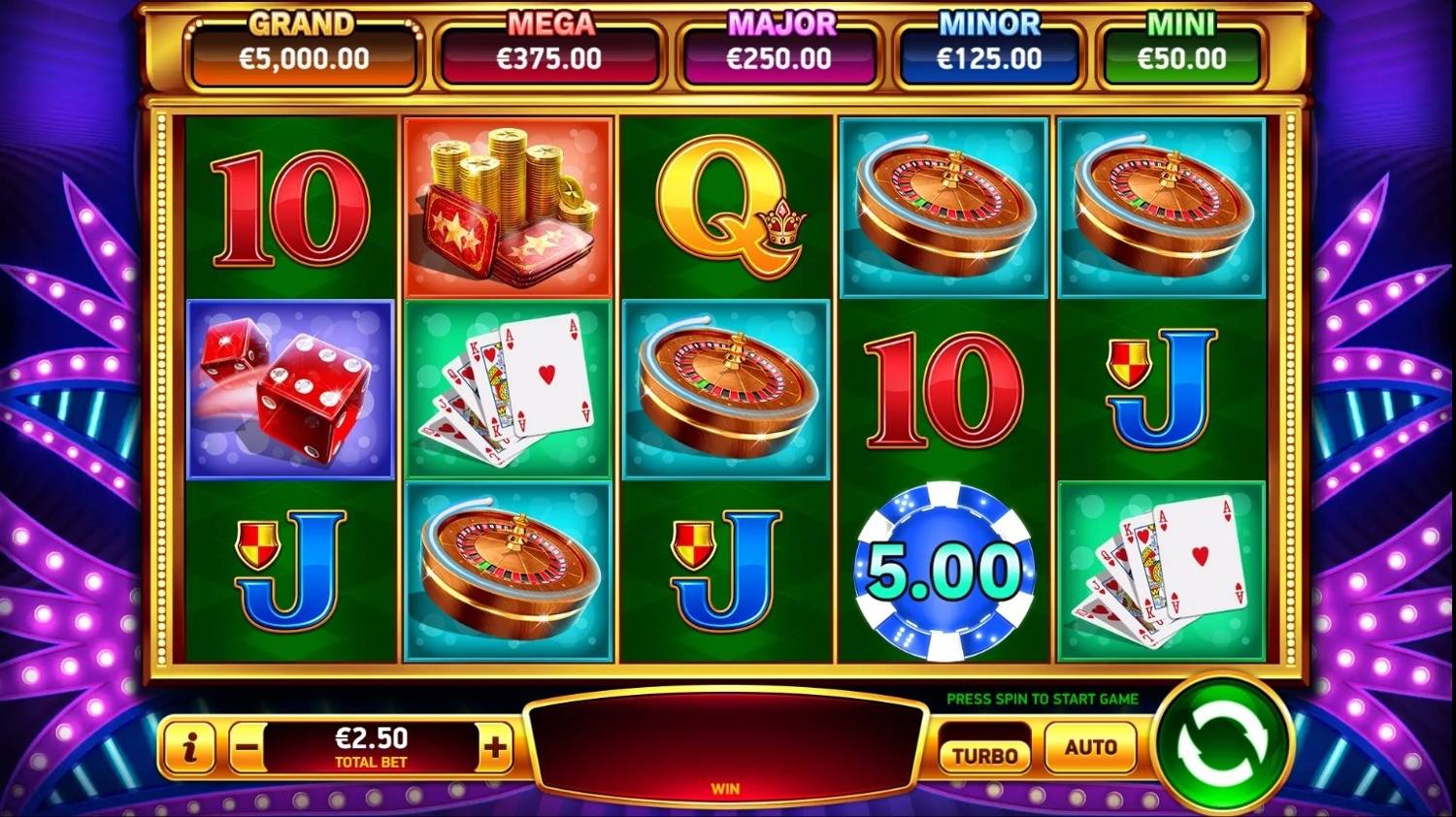This screenshot has width=1456, height=817.
Task: Decrease total bet with the minus button
Action: (x=248, y=748)
